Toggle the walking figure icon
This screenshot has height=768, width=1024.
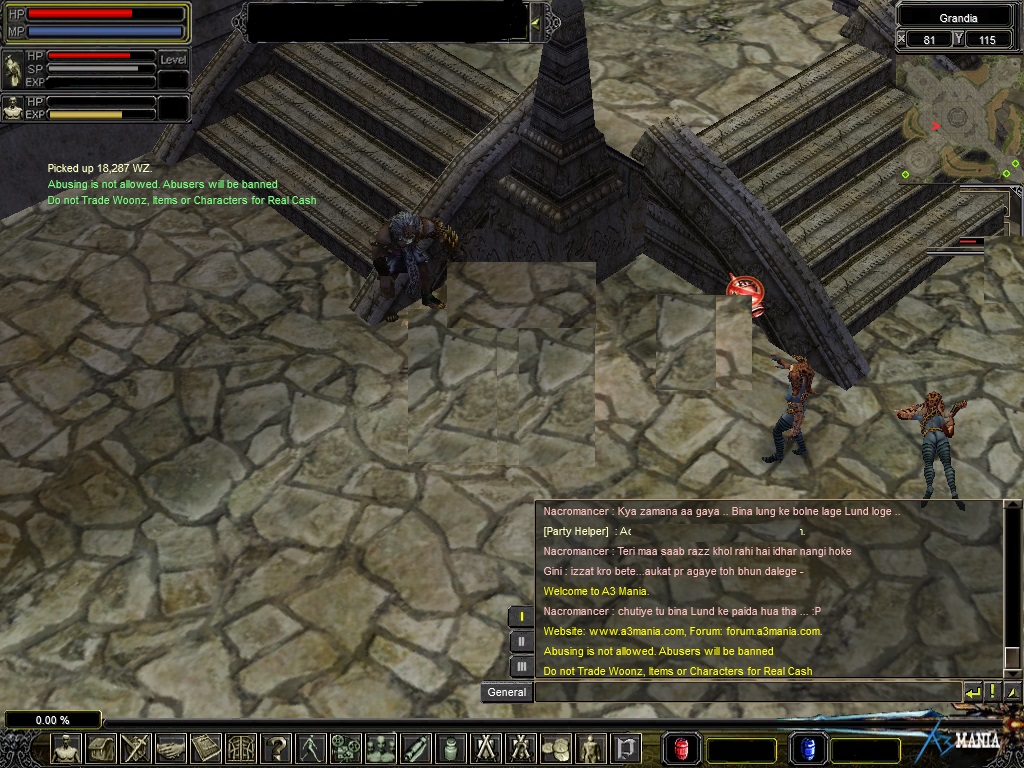311,748
